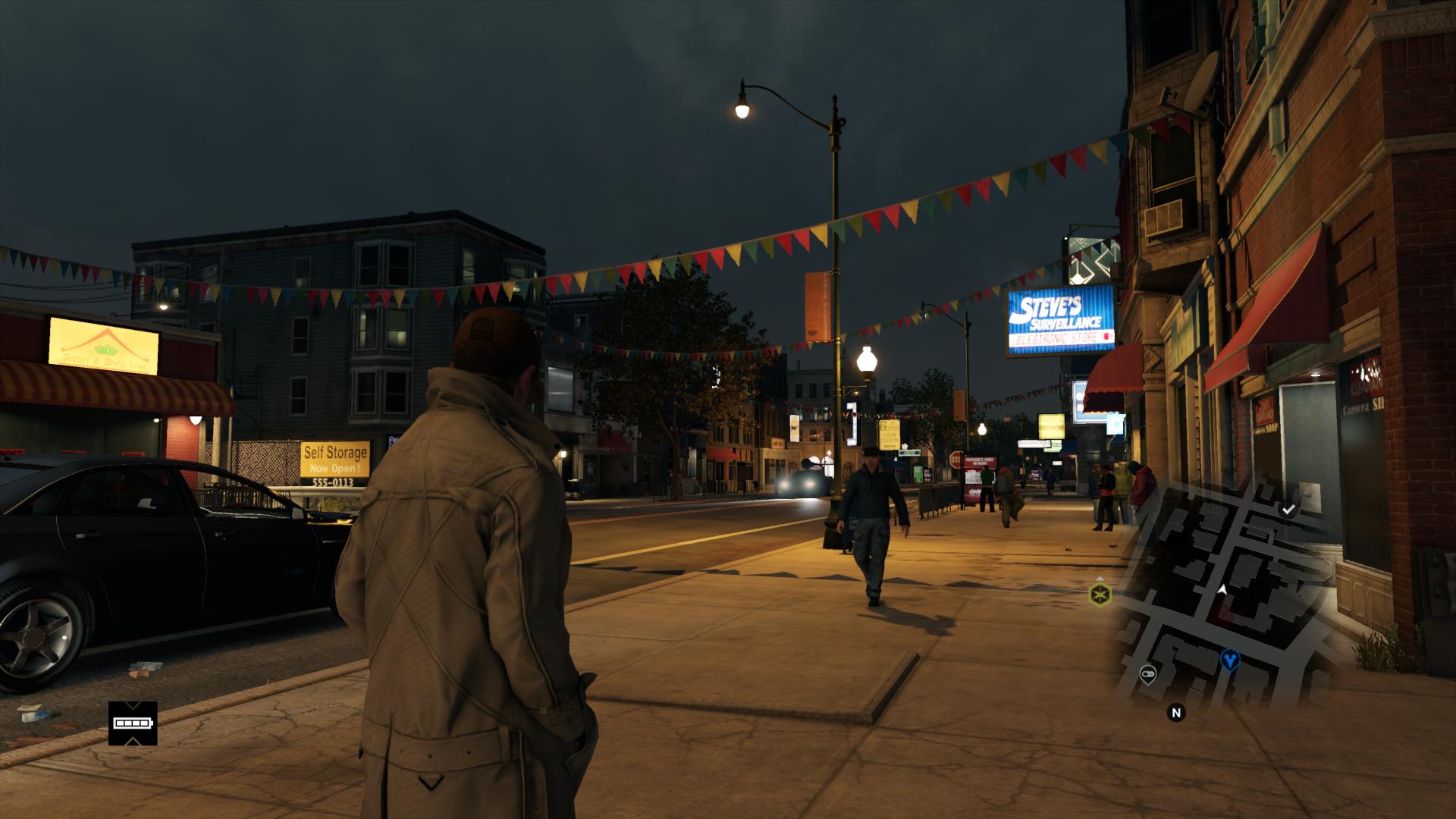This screenshot has height=819, width=1456.
Task: Click the yellow hexagon marker beside the minimap
Action: click(1100, 593)
